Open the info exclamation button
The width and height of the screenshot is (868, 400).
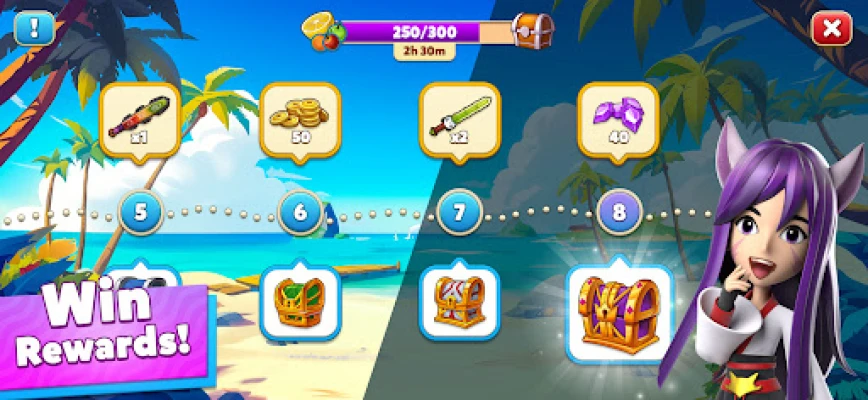pos(32,28)
